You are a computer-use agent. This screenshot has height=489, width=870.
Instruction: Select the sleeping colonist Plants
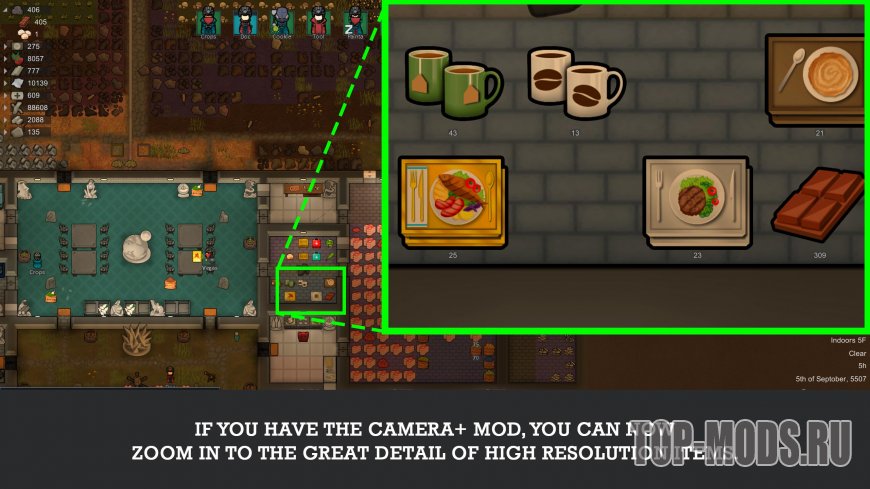[354, 19]
